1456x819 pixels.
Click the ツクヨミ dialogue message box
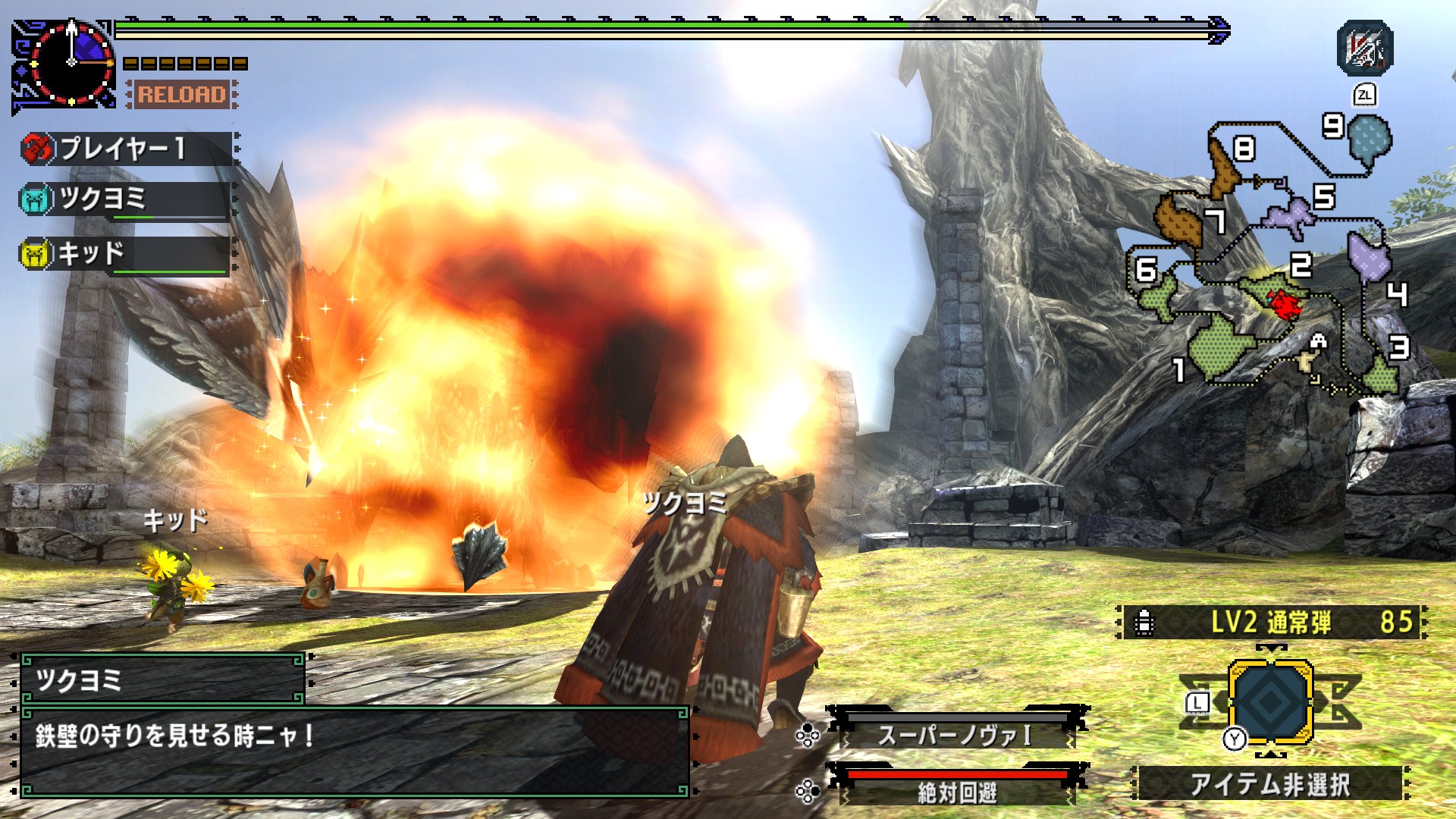point(354,752)
